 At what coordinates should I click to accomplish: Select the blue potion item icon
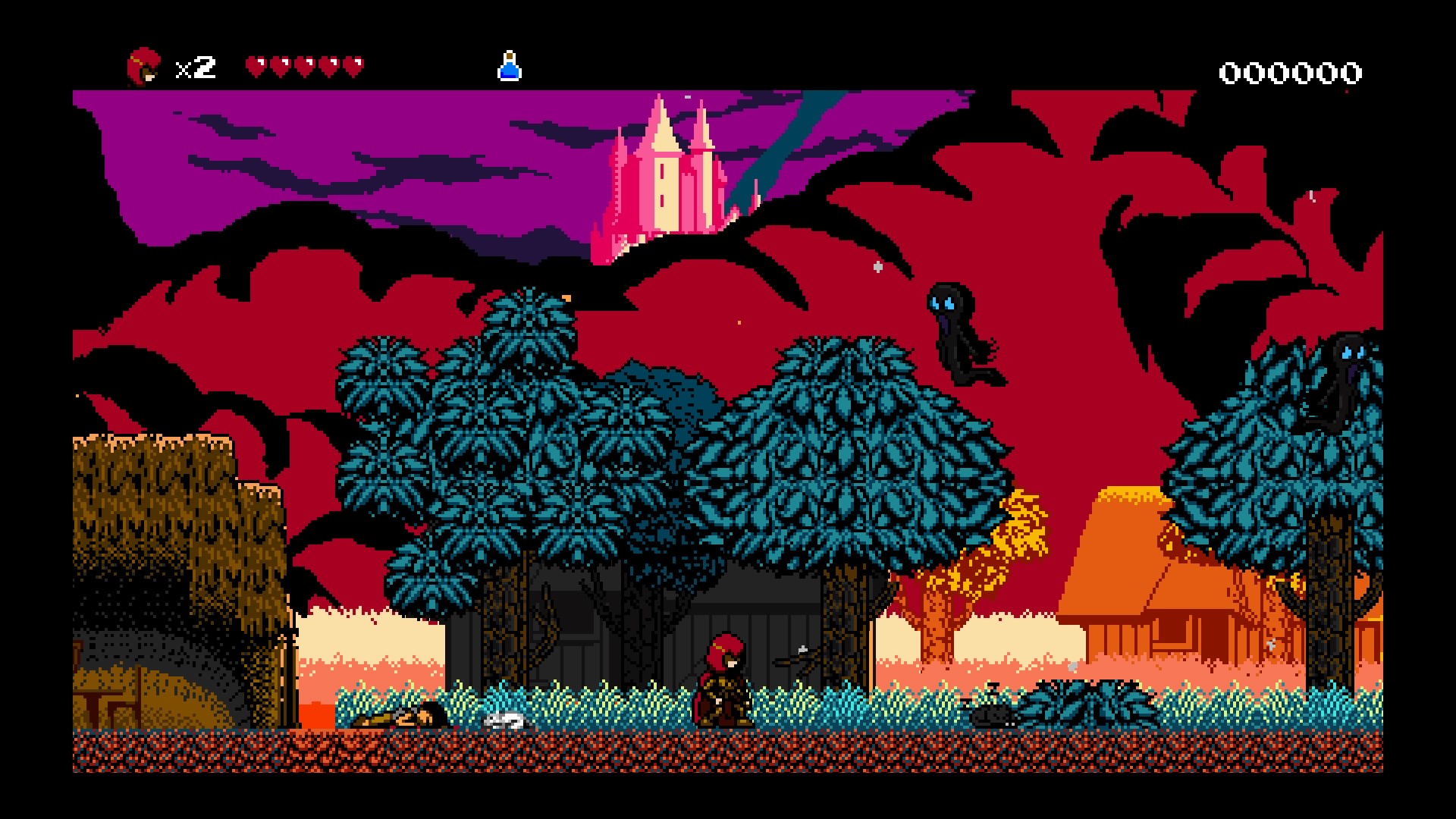tap(509, 67)
